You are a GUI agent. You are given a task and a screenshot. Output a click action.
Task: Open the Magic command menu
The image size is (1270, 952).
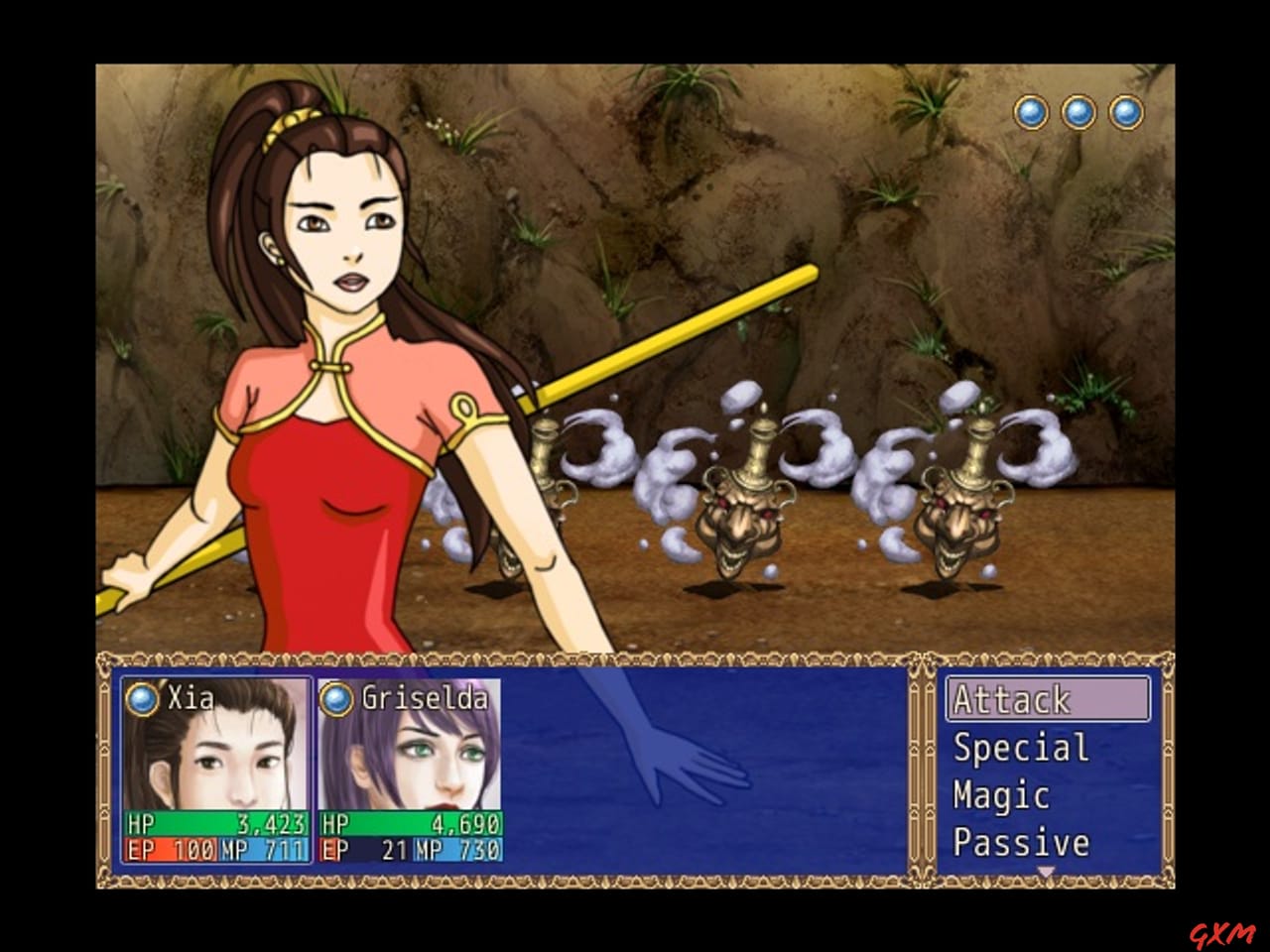pos(1000,794)
